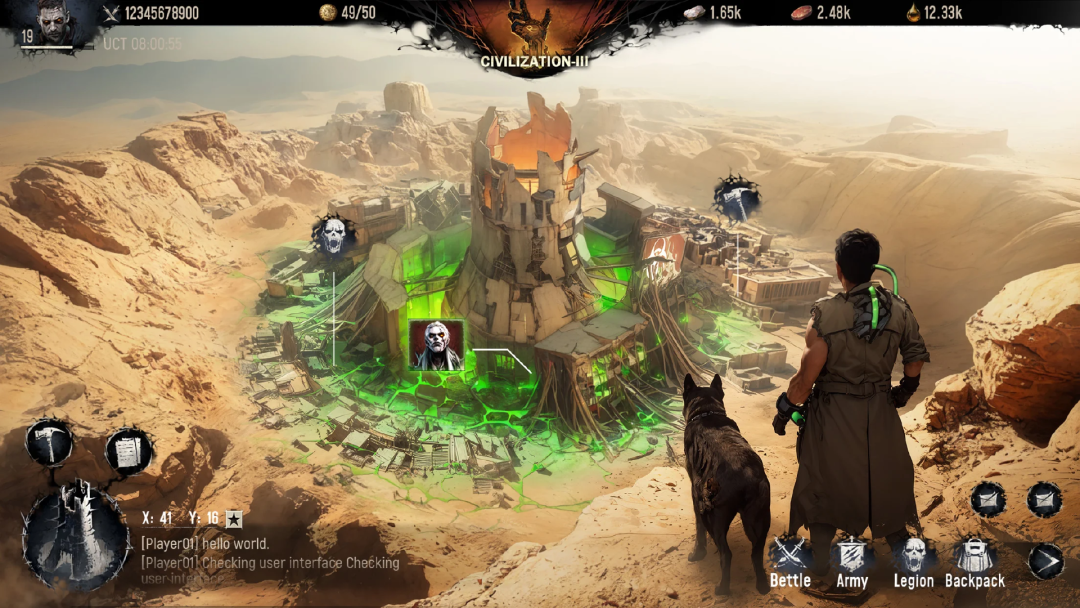Select the white-haired hero portrait marker
The width and height of the screenshot is (1080, 608).
[436, 346]
